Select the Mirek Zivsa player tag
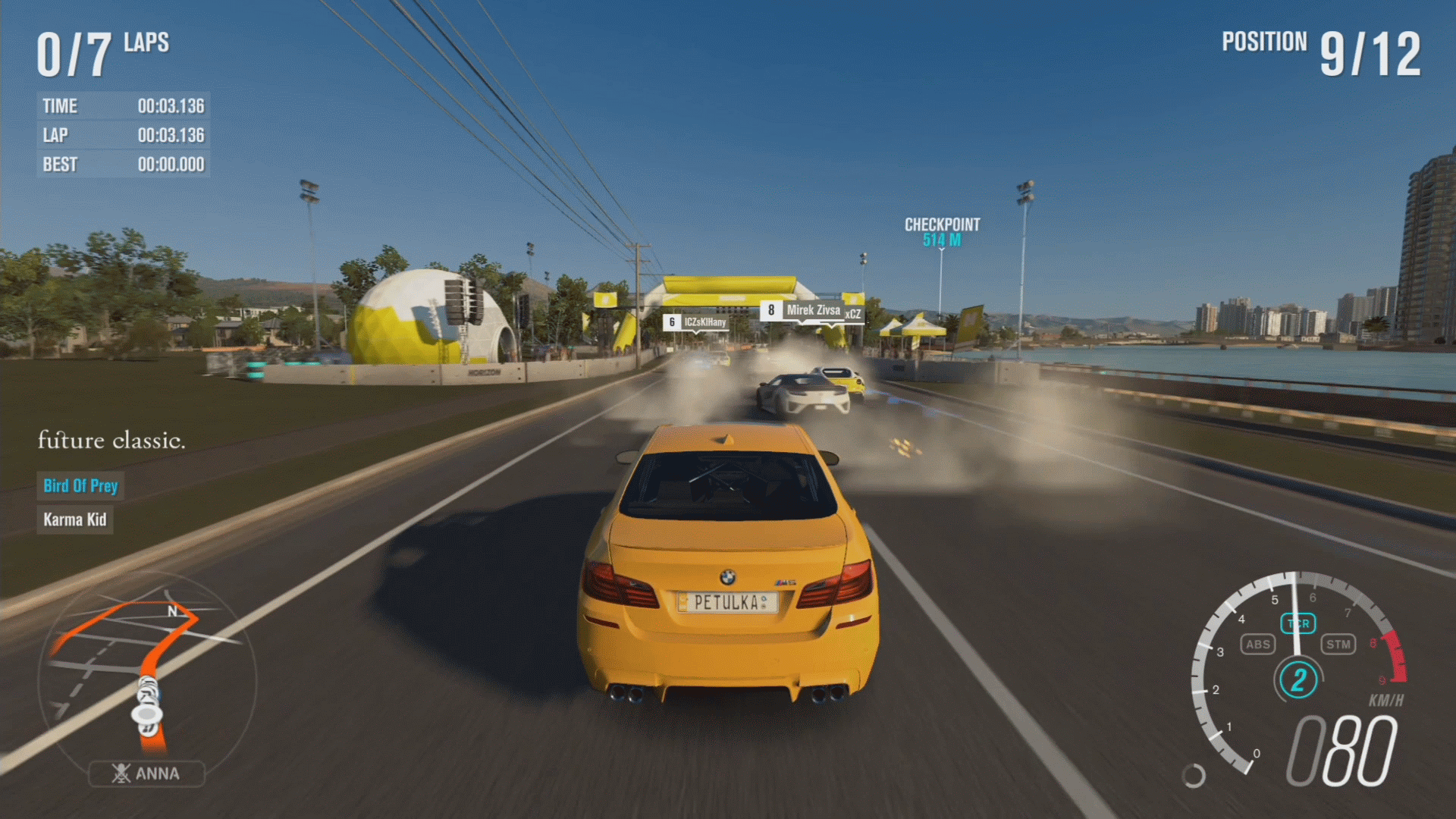The height and width of the screenshot is (819, 1456). tap(812, 310)
